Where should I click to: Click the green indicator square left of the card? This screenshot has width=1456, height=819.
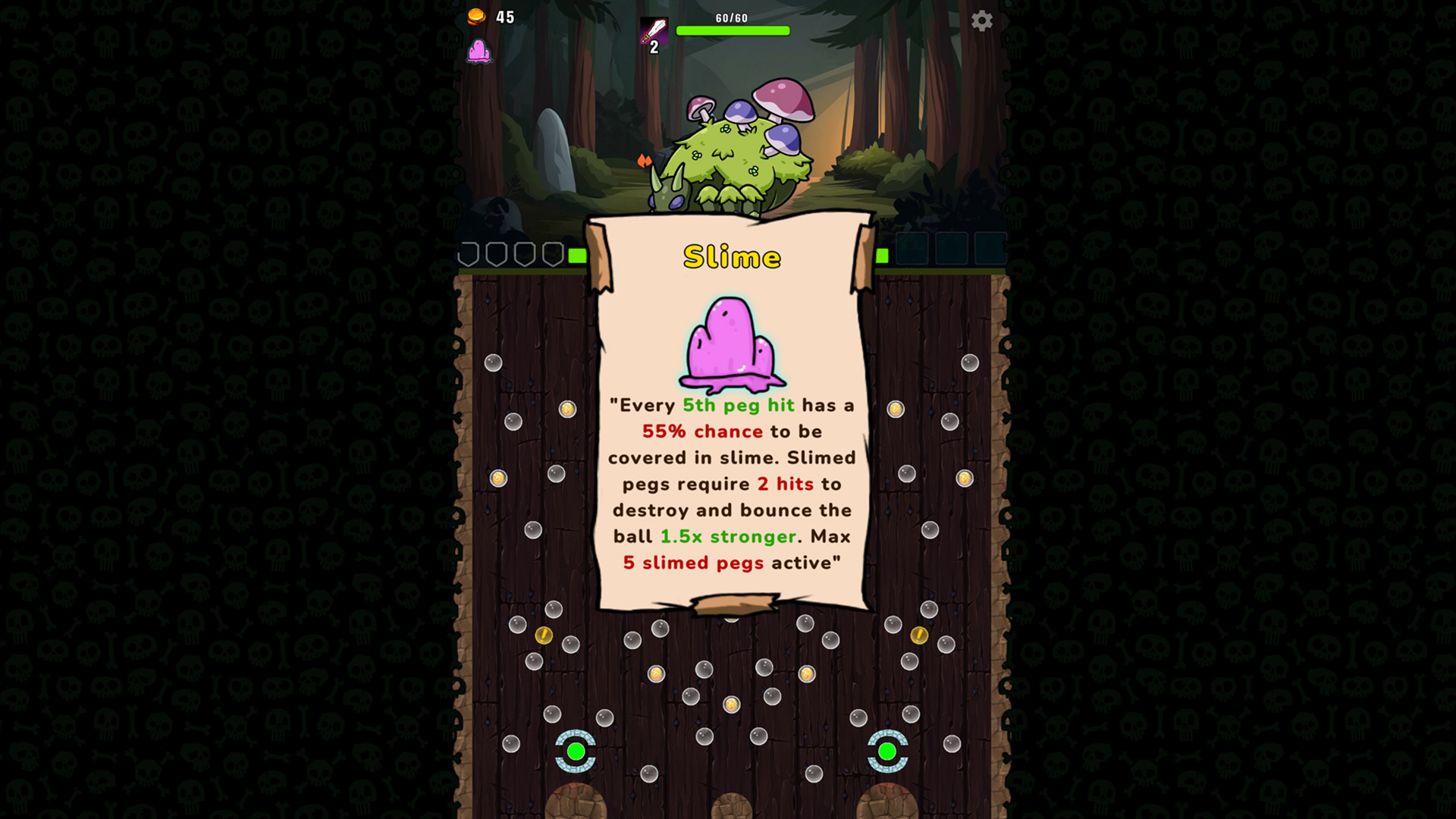pos(578,256)
